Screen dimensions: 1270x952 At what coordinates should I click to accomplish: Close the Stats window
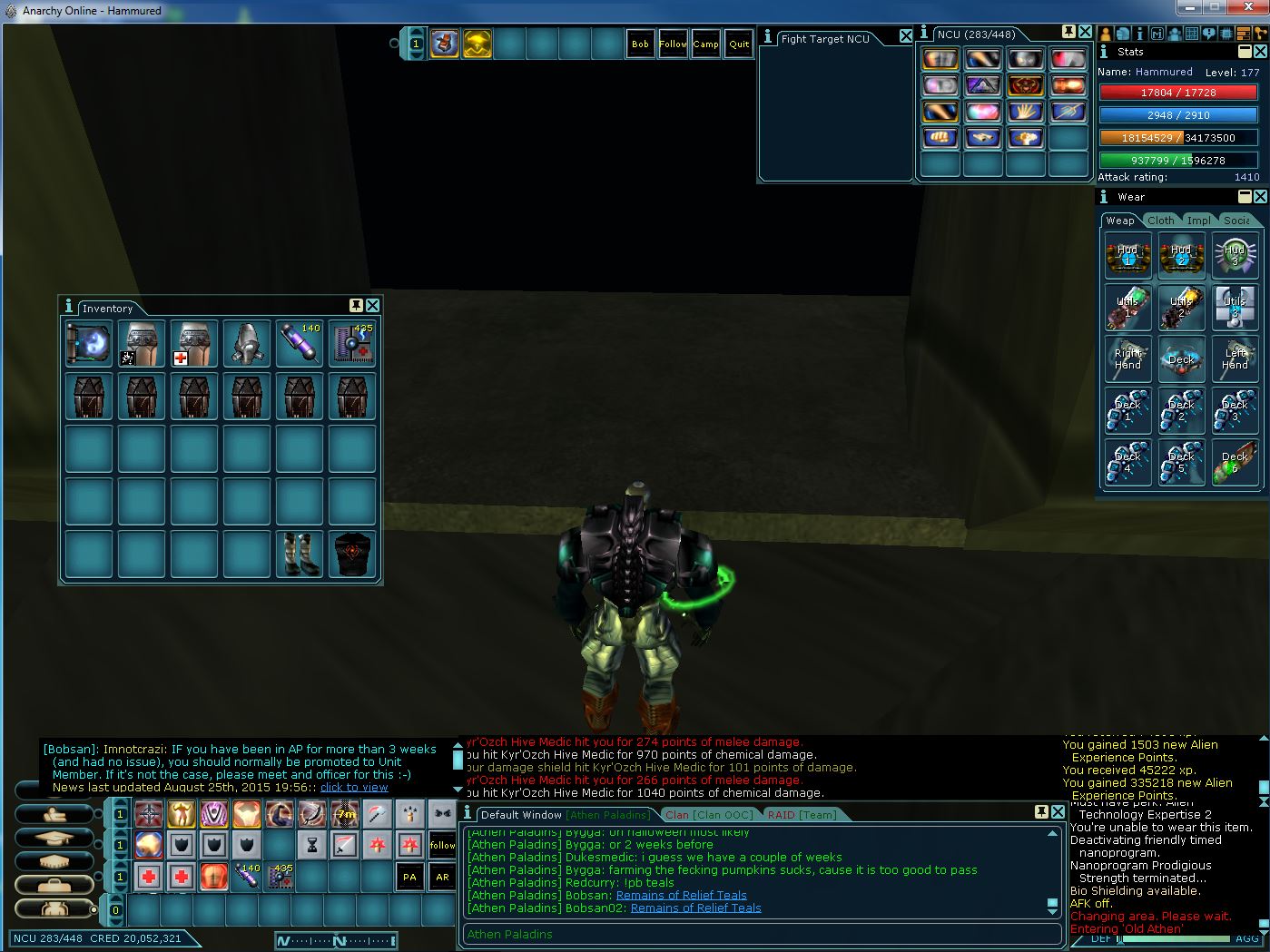click(1260, 52)
